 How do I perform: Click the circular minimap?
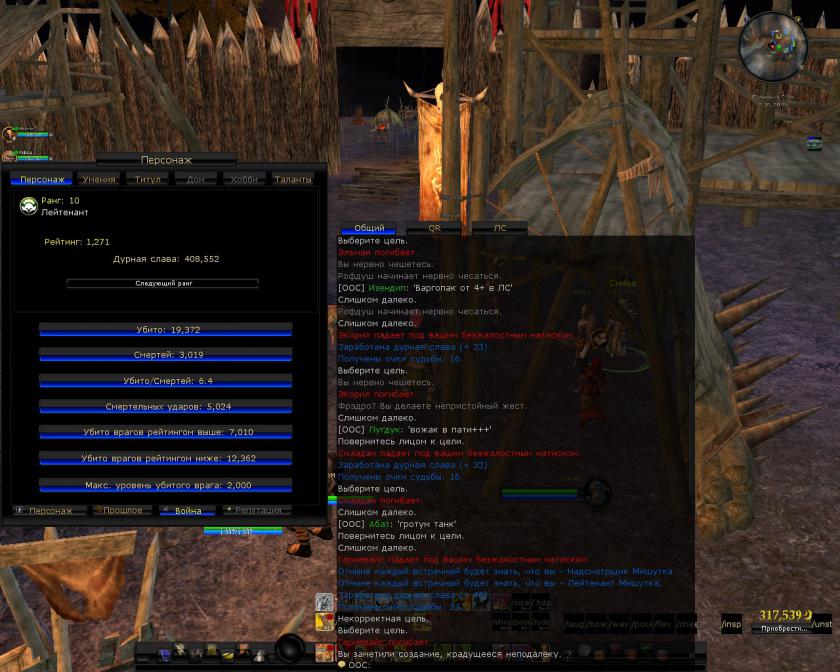click(x=772, y=45)
